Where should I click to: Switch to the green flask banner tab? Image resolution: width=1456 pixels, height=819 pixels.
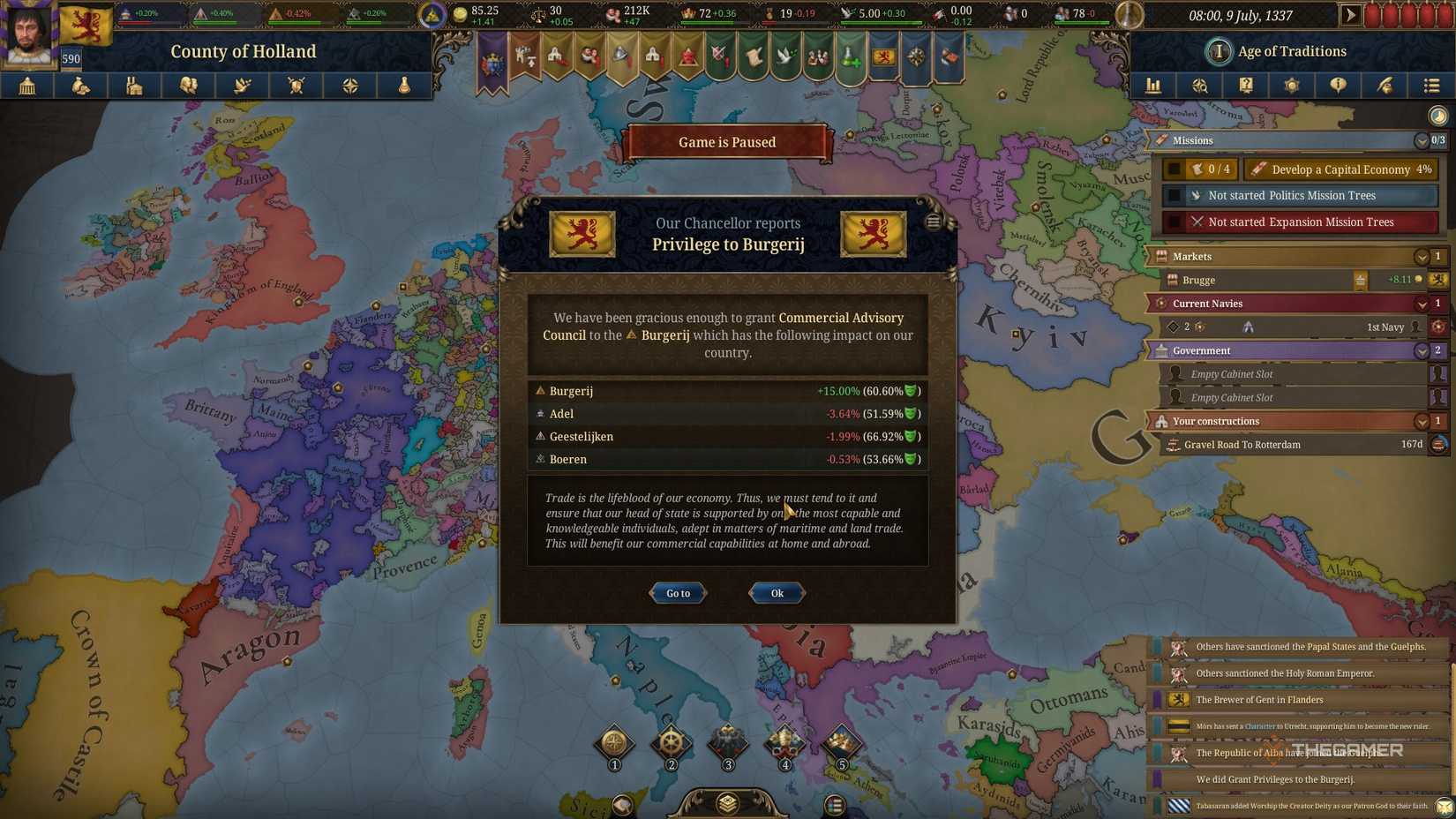(850, 57)
